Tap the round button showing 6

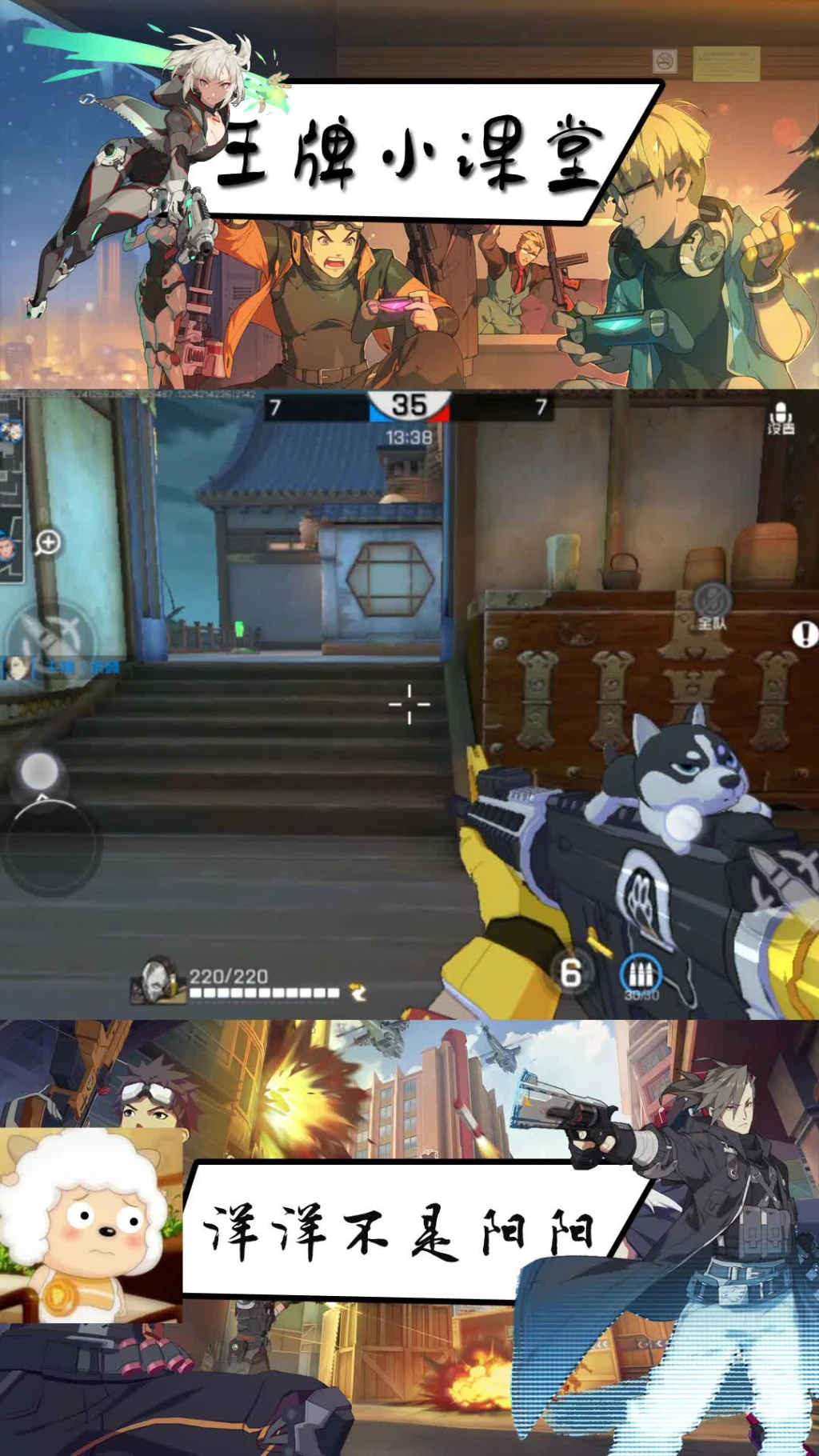(x=570, y=973)
